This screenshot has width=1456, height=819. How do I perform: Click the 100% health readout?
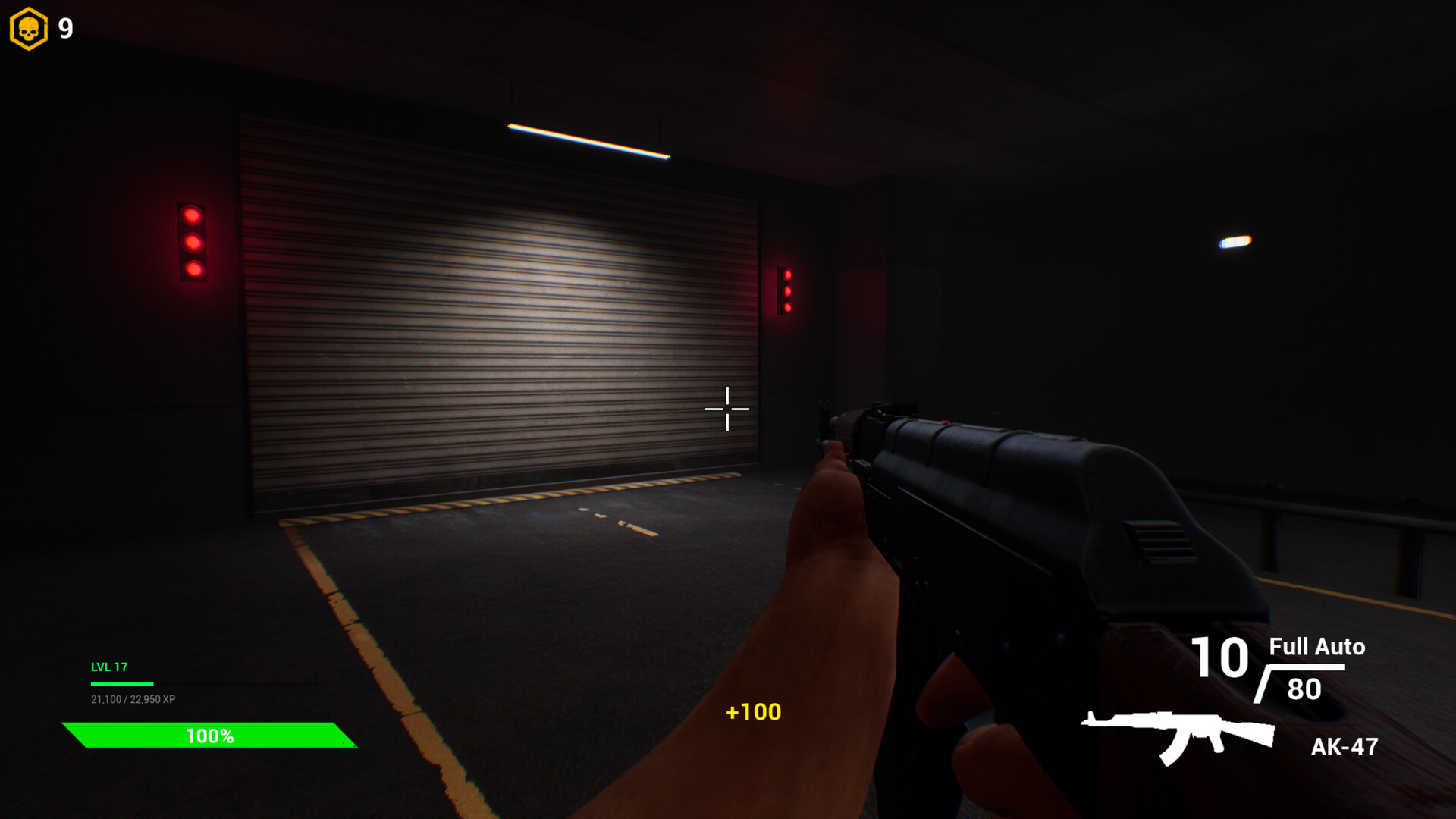(x=210, y=735)
